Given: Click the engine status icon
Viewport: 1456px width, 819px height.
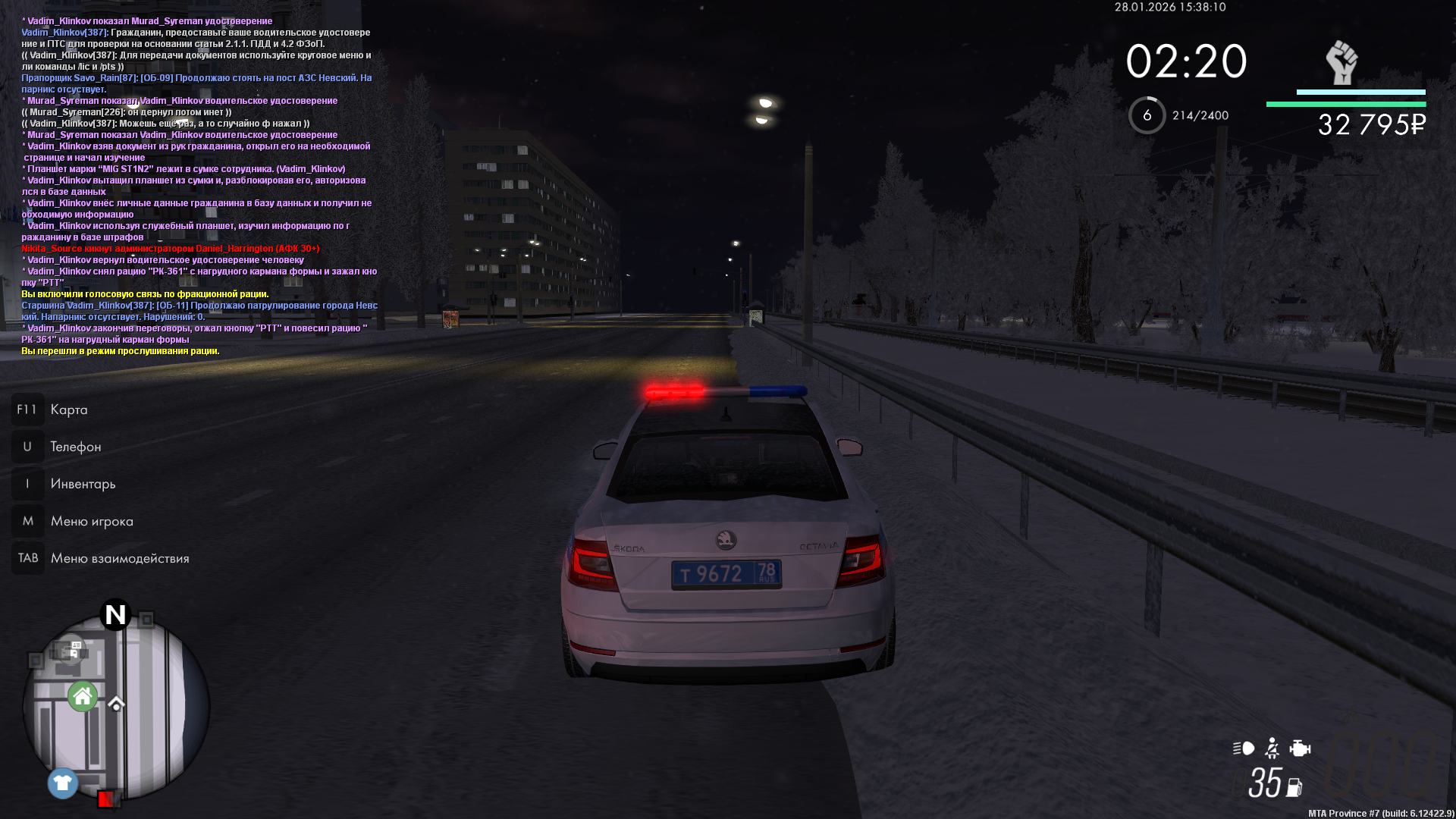Looking at the screenshot, I should point(1300,748).
